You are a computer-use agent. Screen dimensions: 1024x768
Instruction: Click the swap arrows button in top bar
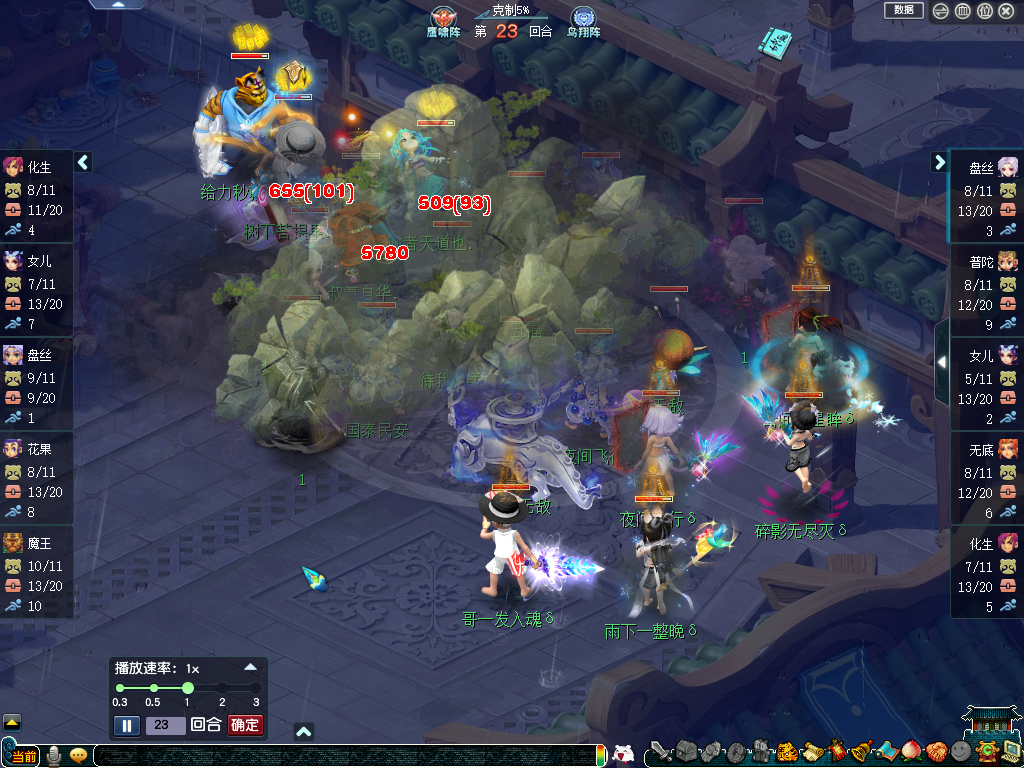click(x=941, y=11)
